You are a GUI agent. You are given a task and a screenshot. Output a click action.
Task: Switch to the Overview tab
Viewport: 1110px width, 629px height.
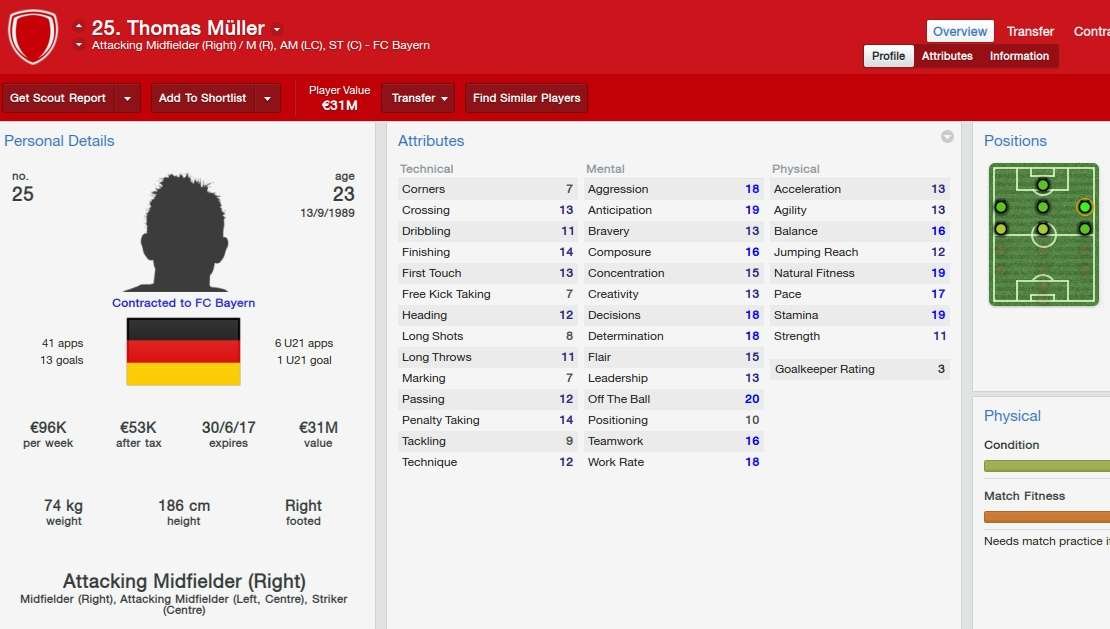click(960, 31)
